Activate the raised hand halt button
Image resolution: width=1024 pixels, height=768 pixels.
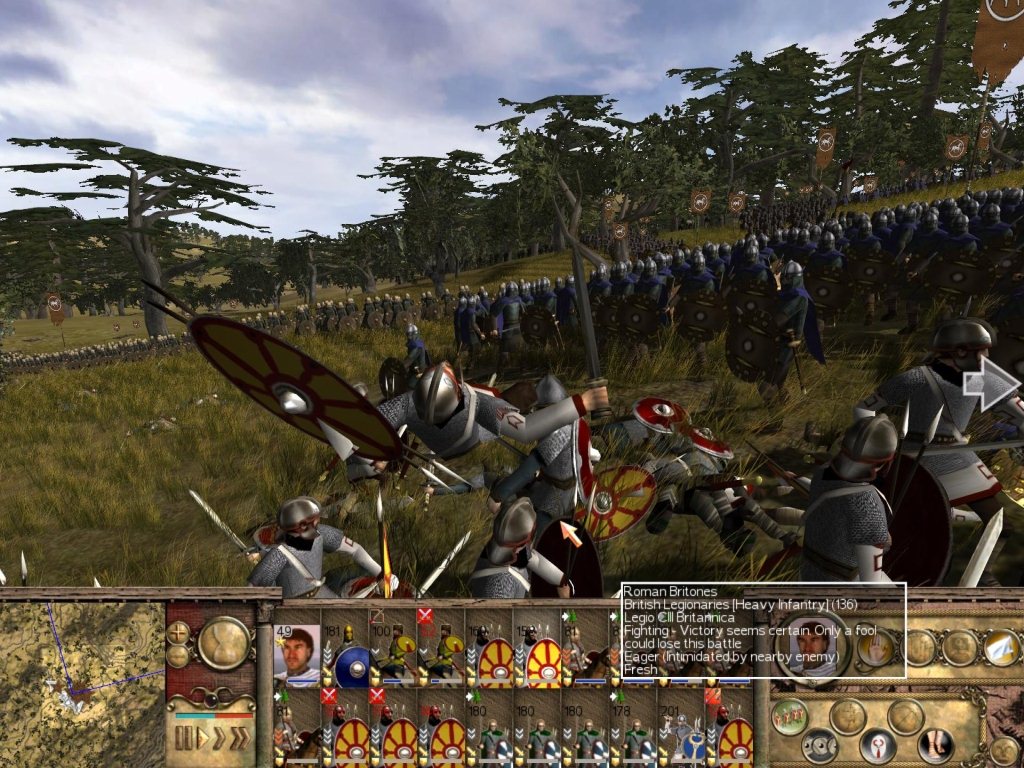coord(875,648)
